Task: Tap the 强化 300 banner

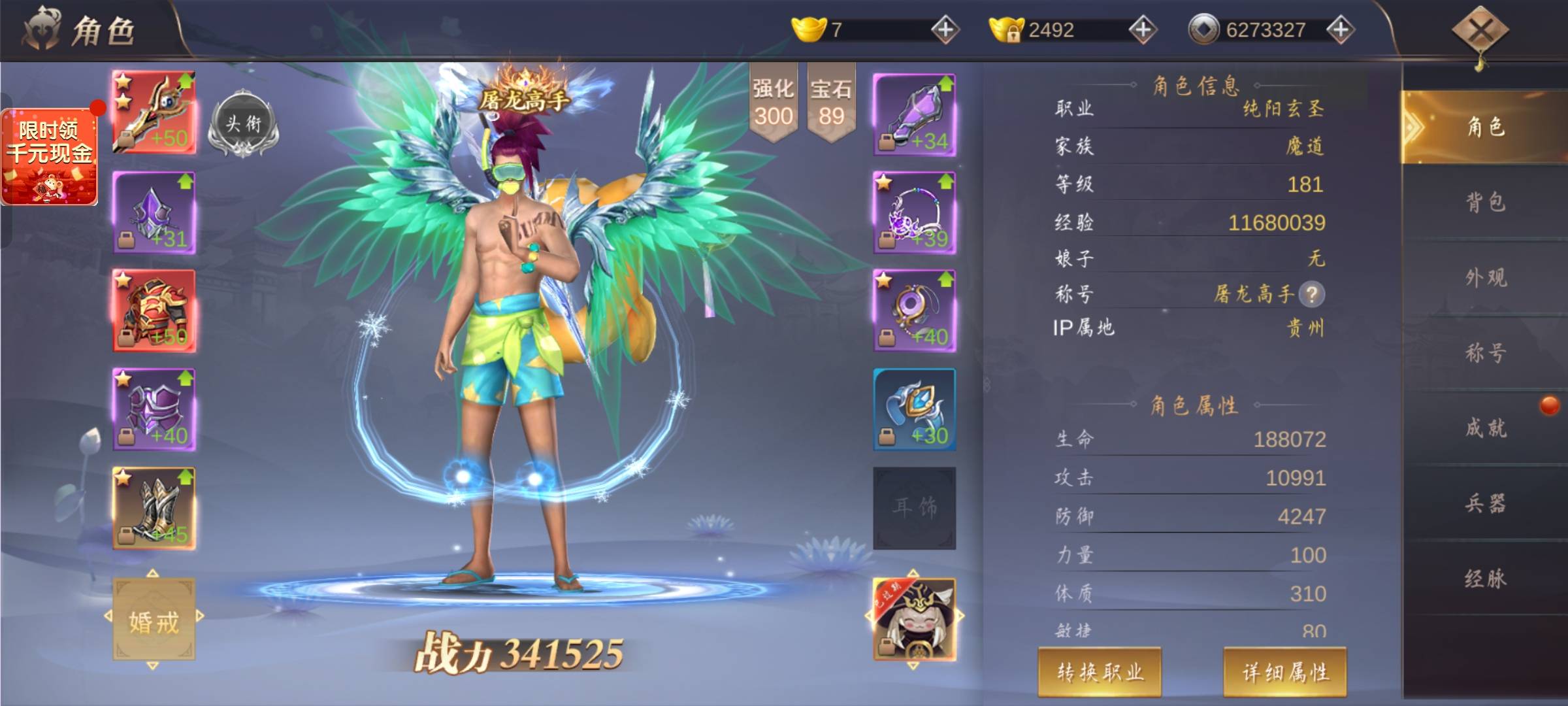Action: (773, 103)
